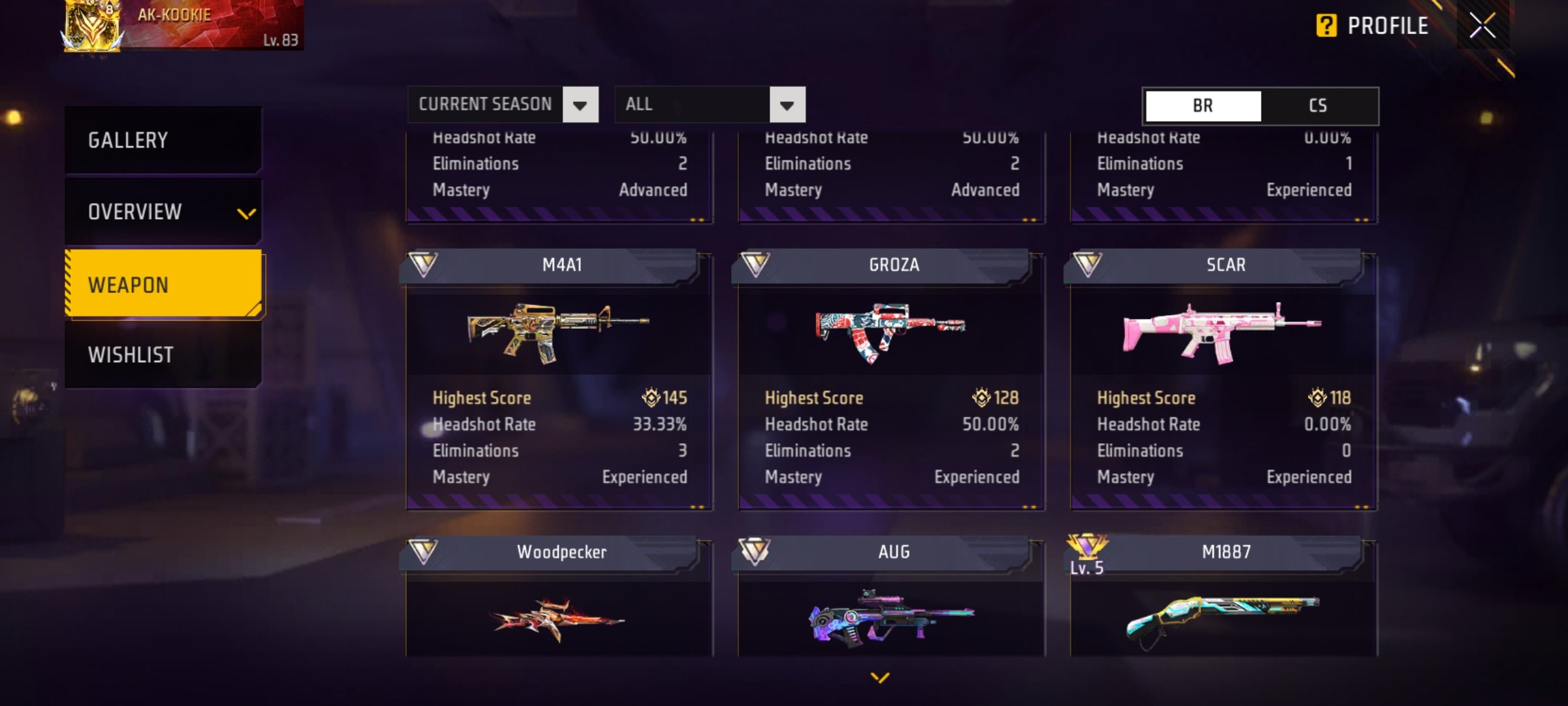Open the ALL weapon filter dropdown
The image size is (1568, 706).
710,105
